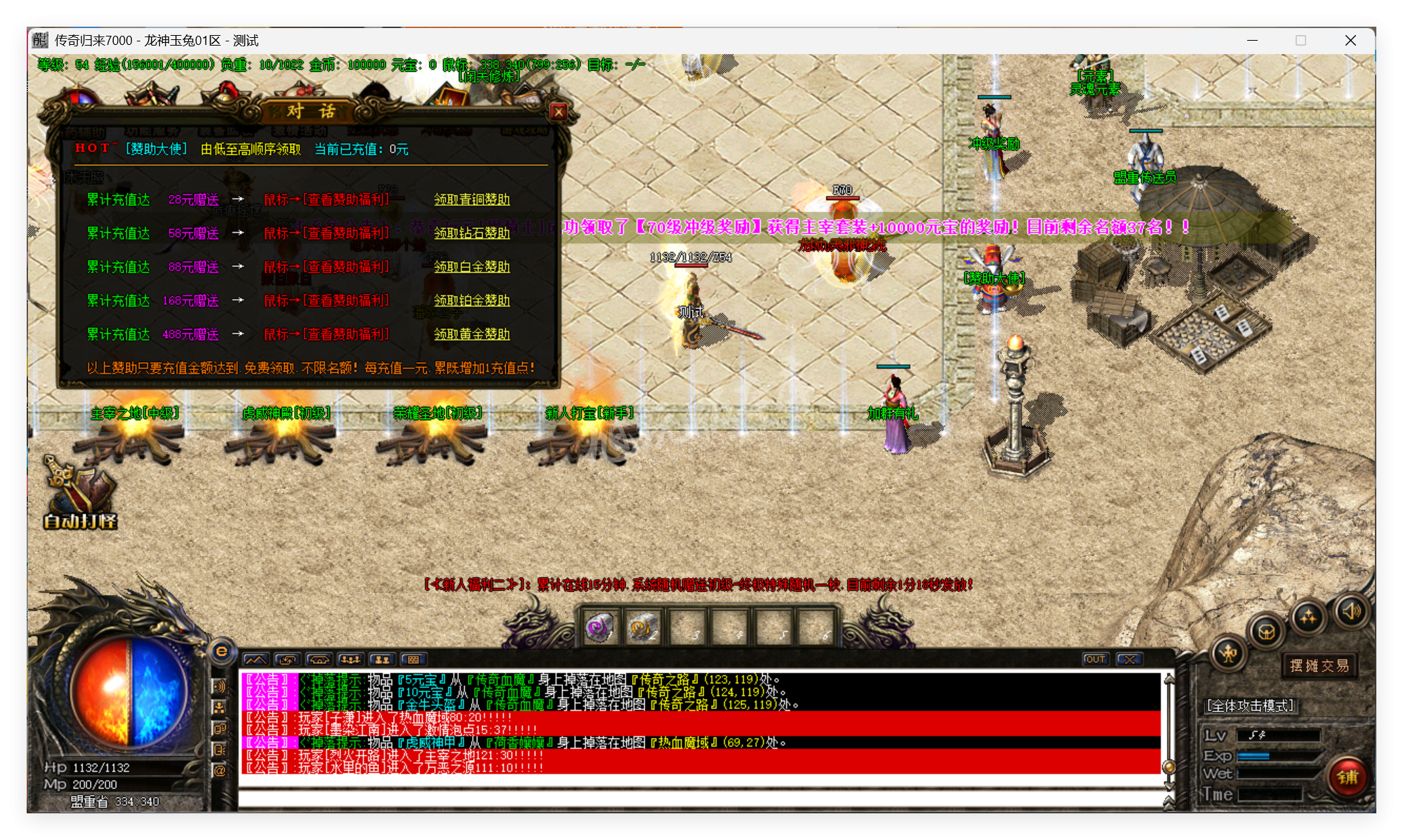Click the 摆摊交易 stall trade button
Image resolution: width=1403 pixels, height=840 pixels.
pos(1319,666)
